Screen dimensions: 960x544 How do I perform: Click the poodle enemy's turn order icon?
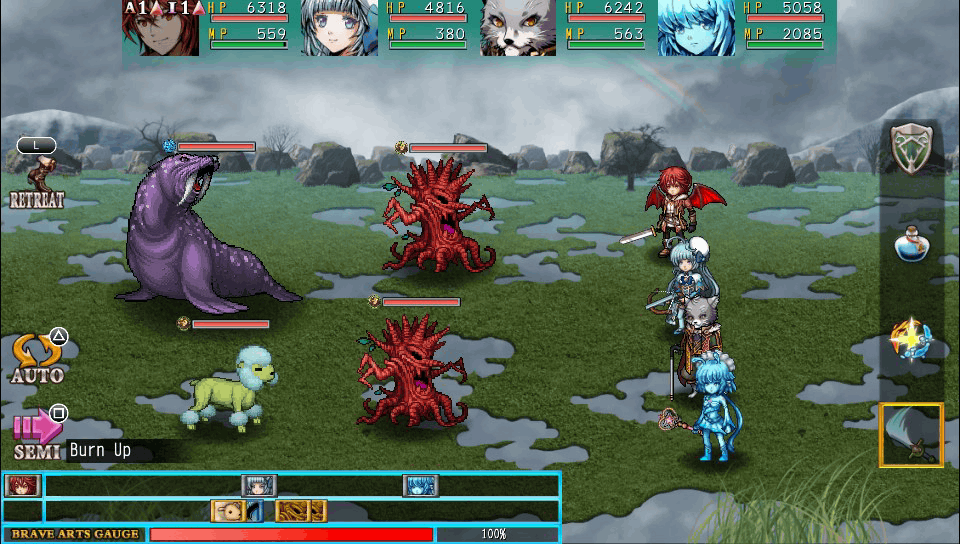pos(229,511)
